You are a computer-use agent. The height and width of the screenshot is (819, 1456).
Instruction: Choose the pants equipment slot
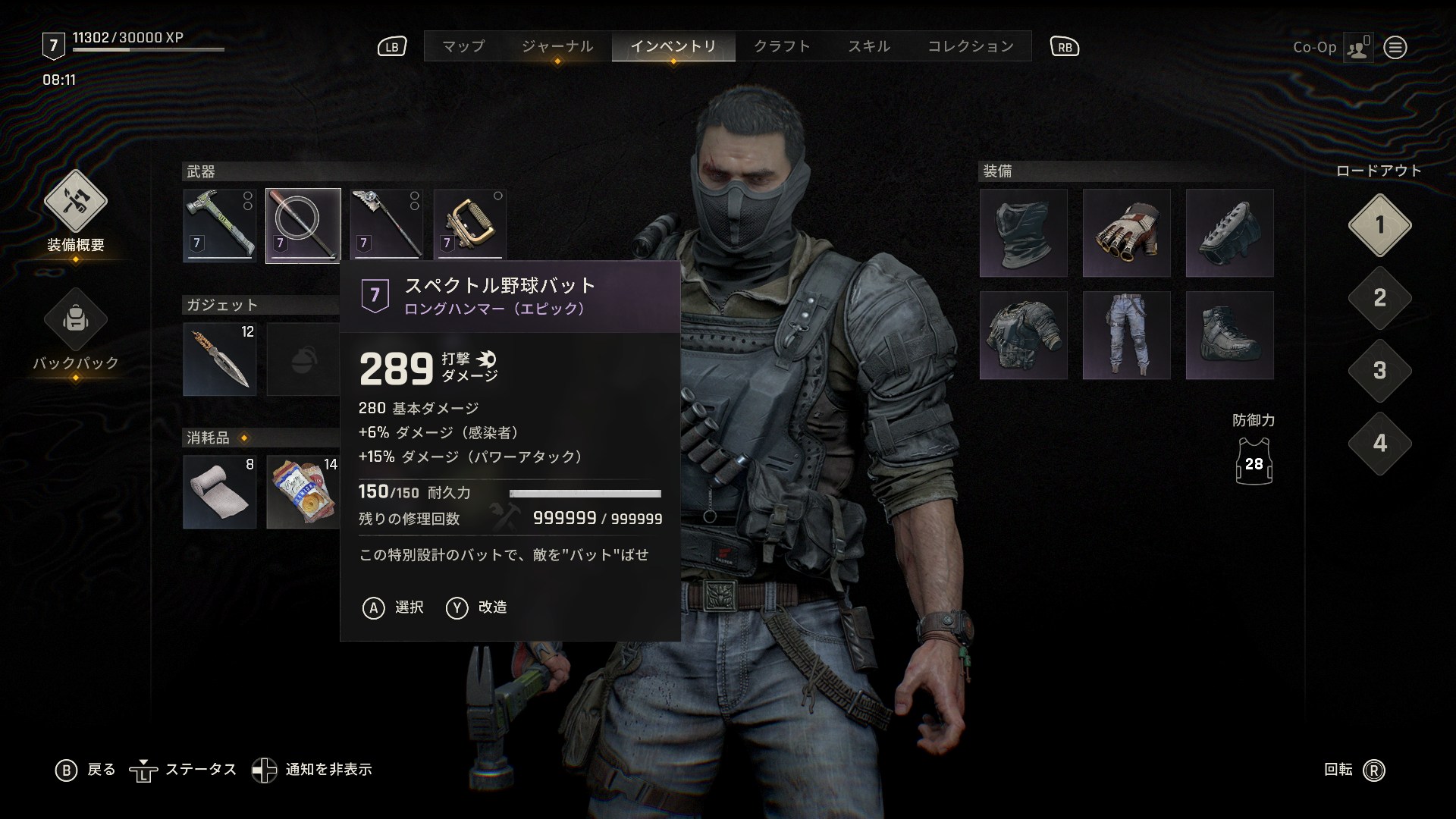(x=1126, y=335)
